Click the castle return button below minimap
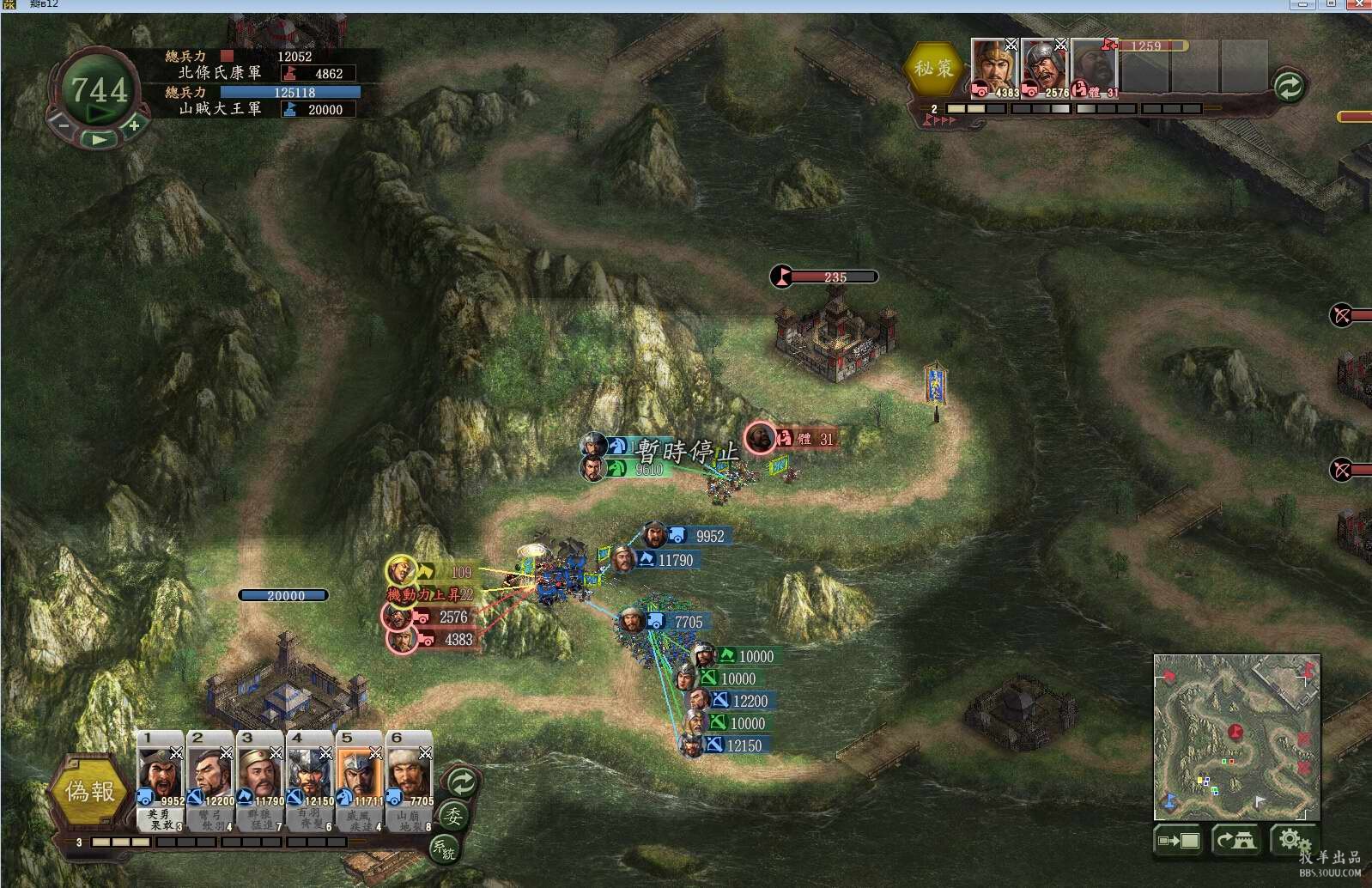The image size is (1372, 888). pyautogui.click(x=1235, y=840)
